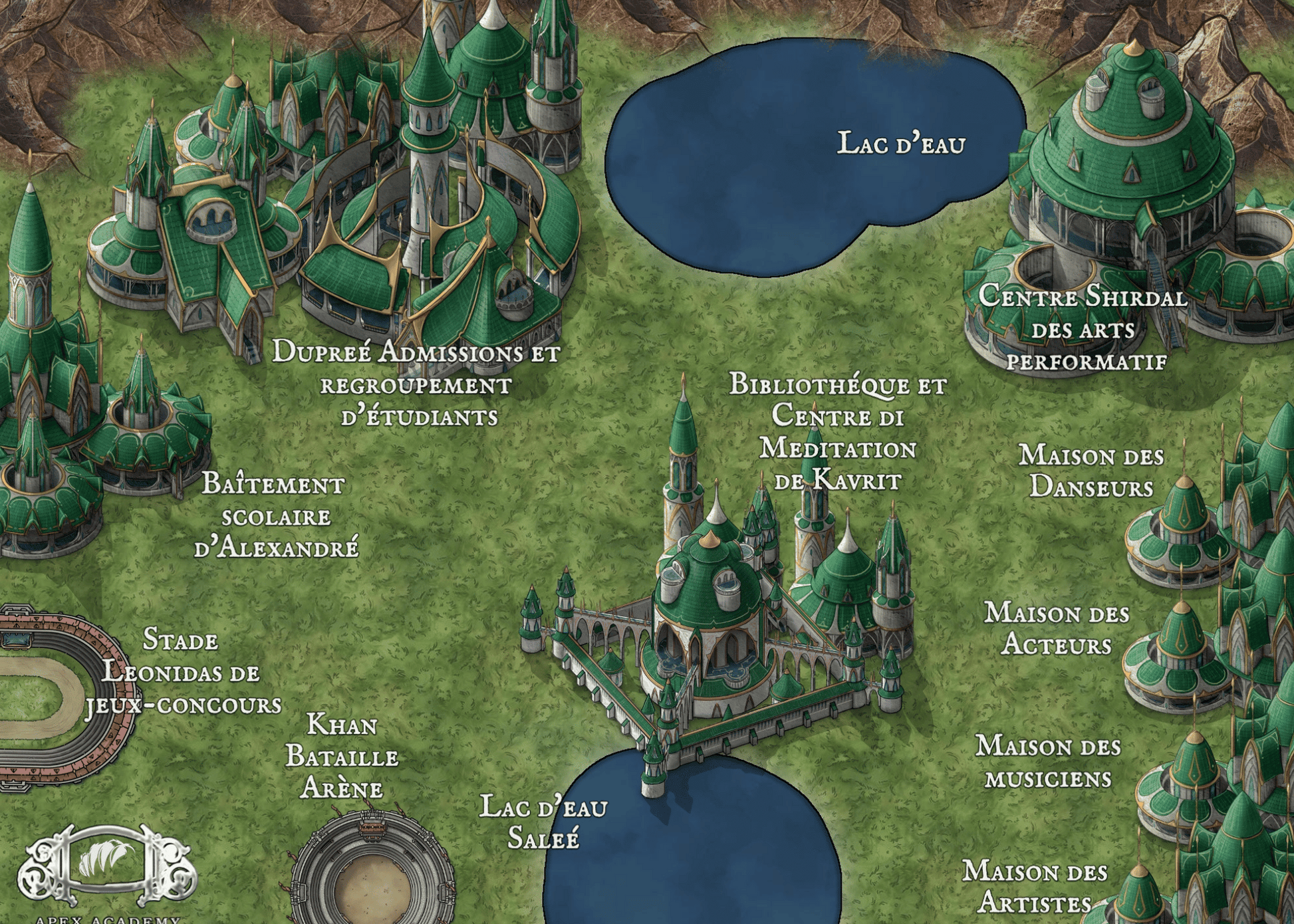
Task: Click the Lac d'eau lake label
Action: pyautogui.click(x=900, y=144)
